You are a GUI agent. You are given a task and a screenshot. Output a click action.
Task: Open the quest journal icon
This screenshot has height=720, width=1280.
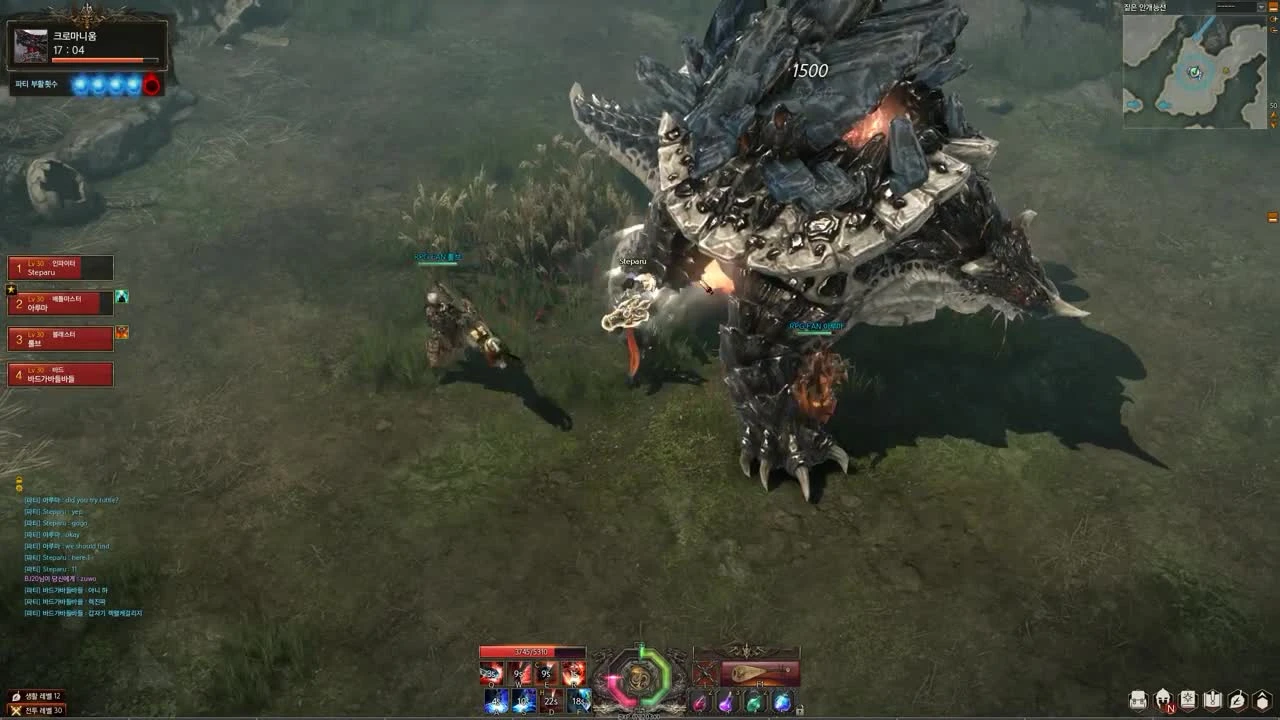[x=1212, y=699]
